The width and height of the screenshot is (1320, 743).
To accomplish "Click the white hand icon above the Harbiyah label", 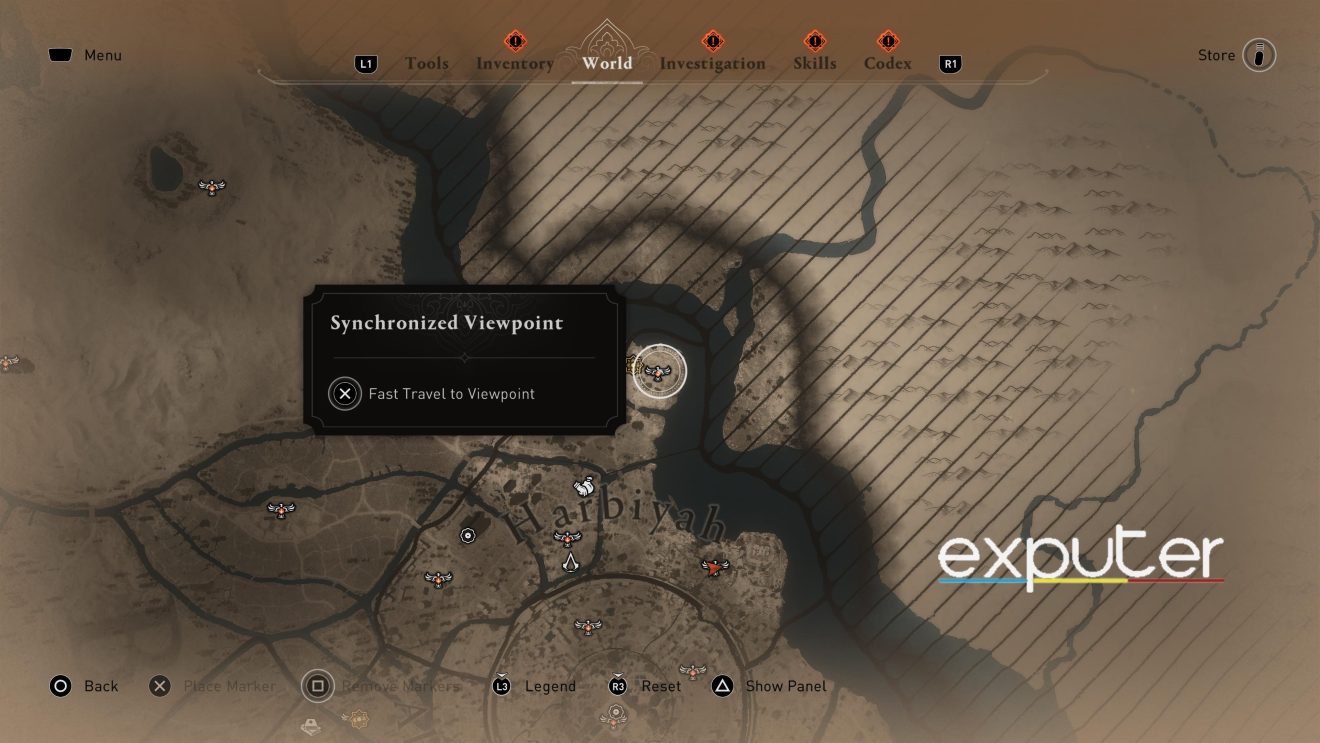I will (x=585, y=486).
